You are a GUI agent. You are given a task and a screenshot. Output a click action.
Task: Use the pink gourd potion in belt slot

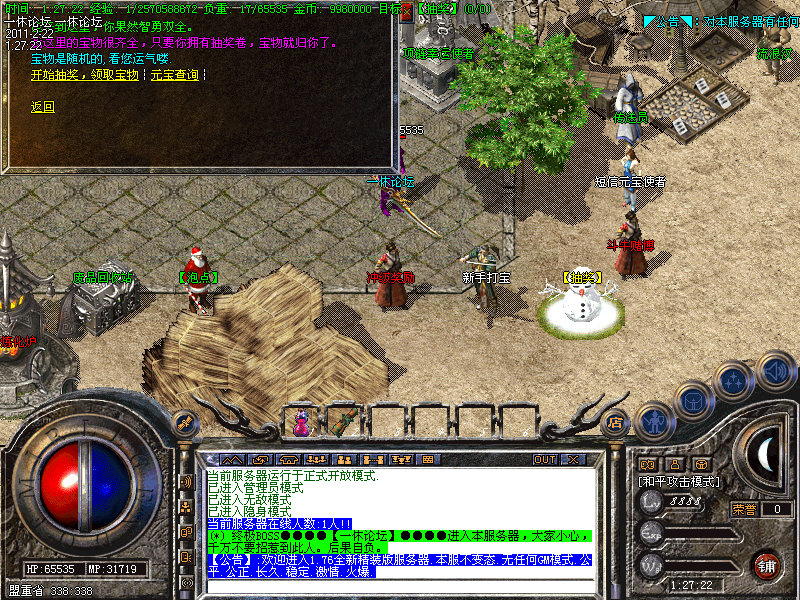(x=301, y=423)
